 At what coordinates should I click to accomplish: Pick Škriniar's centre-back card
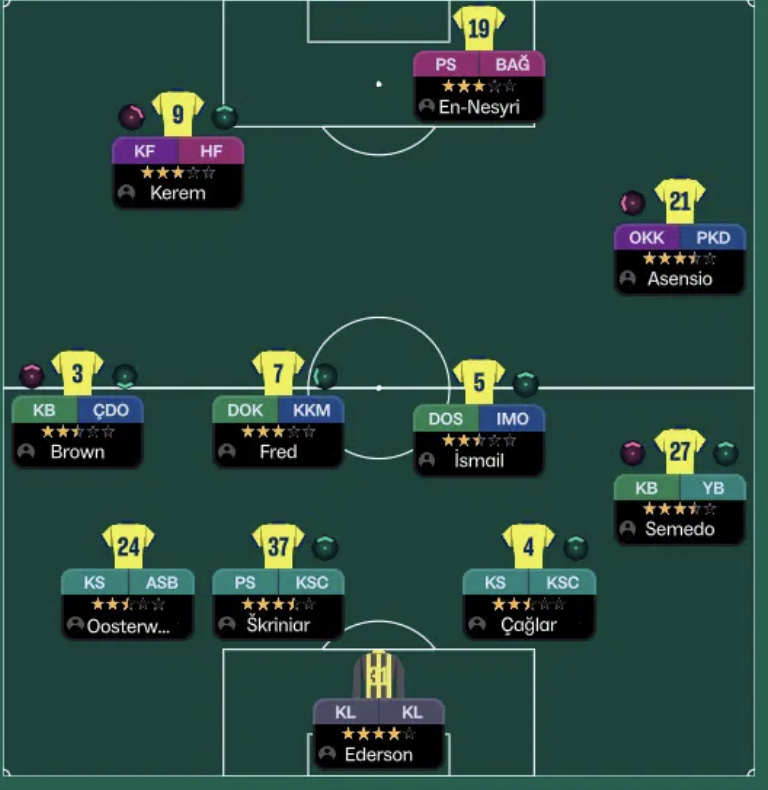pyautogui.click(x=278, y=625)
